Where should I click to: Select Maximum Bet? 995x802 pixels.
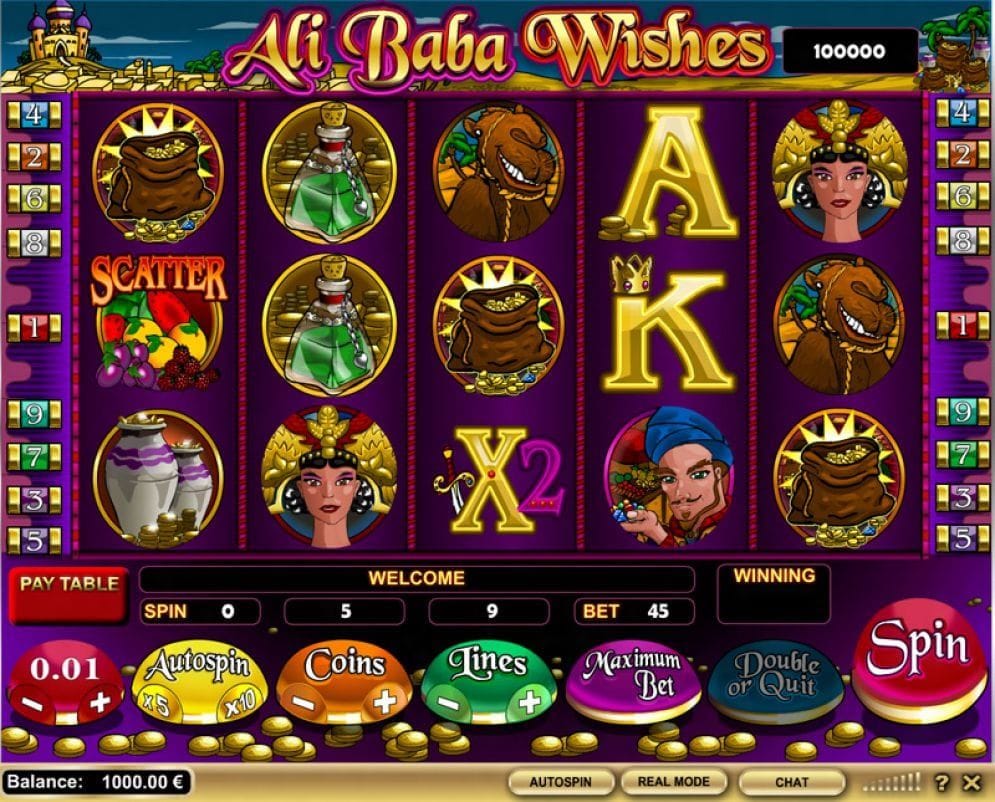pos(633,675)
